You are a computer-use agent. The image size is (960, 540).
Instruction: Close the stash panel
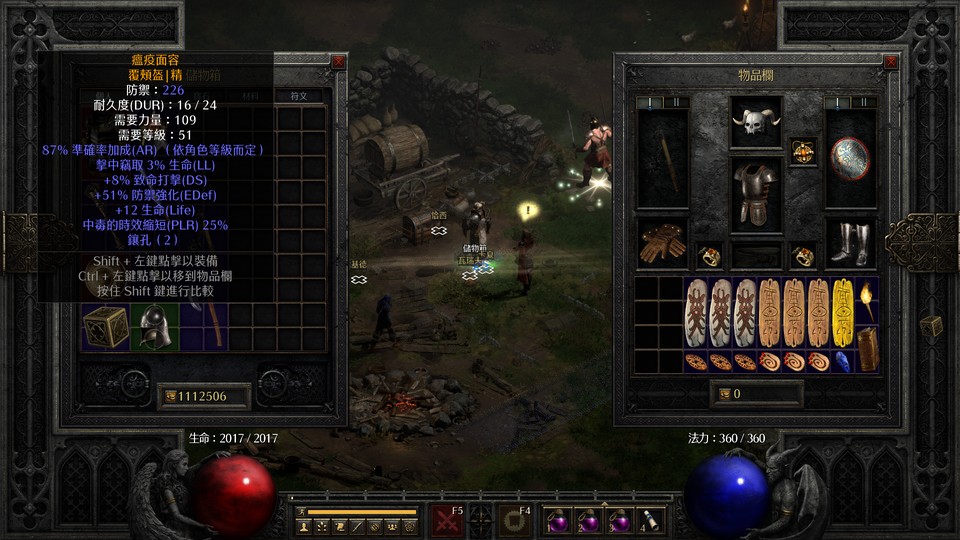[339, 61]
